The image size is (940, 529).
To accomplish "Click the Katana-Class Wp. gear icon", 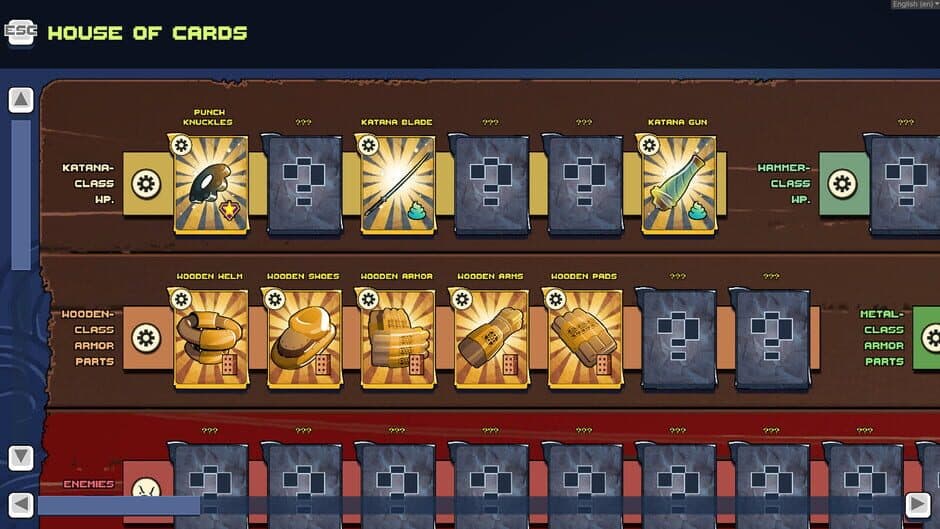I will pyautogui.click(x=146, y=184).
